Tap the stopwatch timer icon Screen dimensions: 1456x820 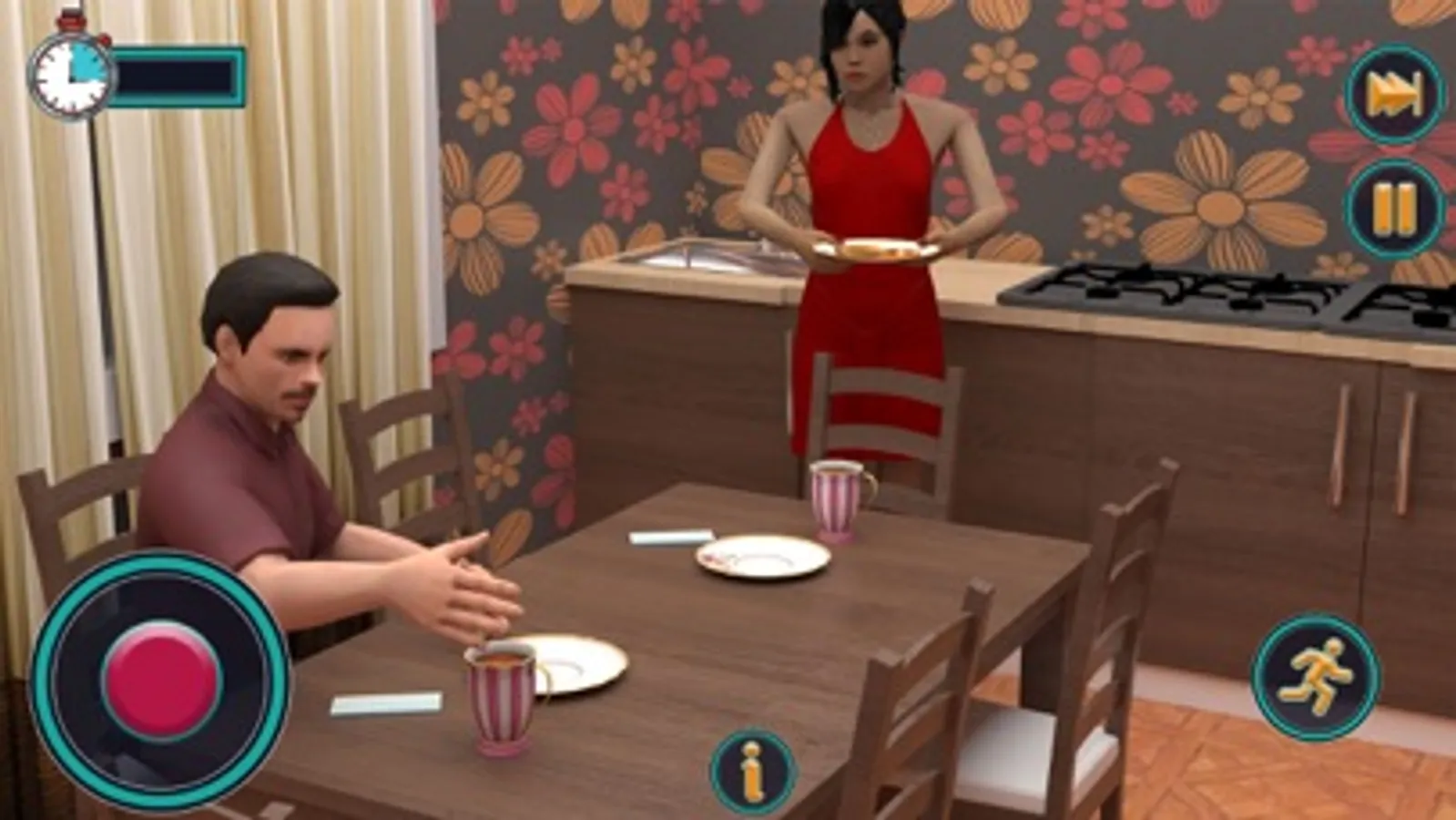coord(69,71)
